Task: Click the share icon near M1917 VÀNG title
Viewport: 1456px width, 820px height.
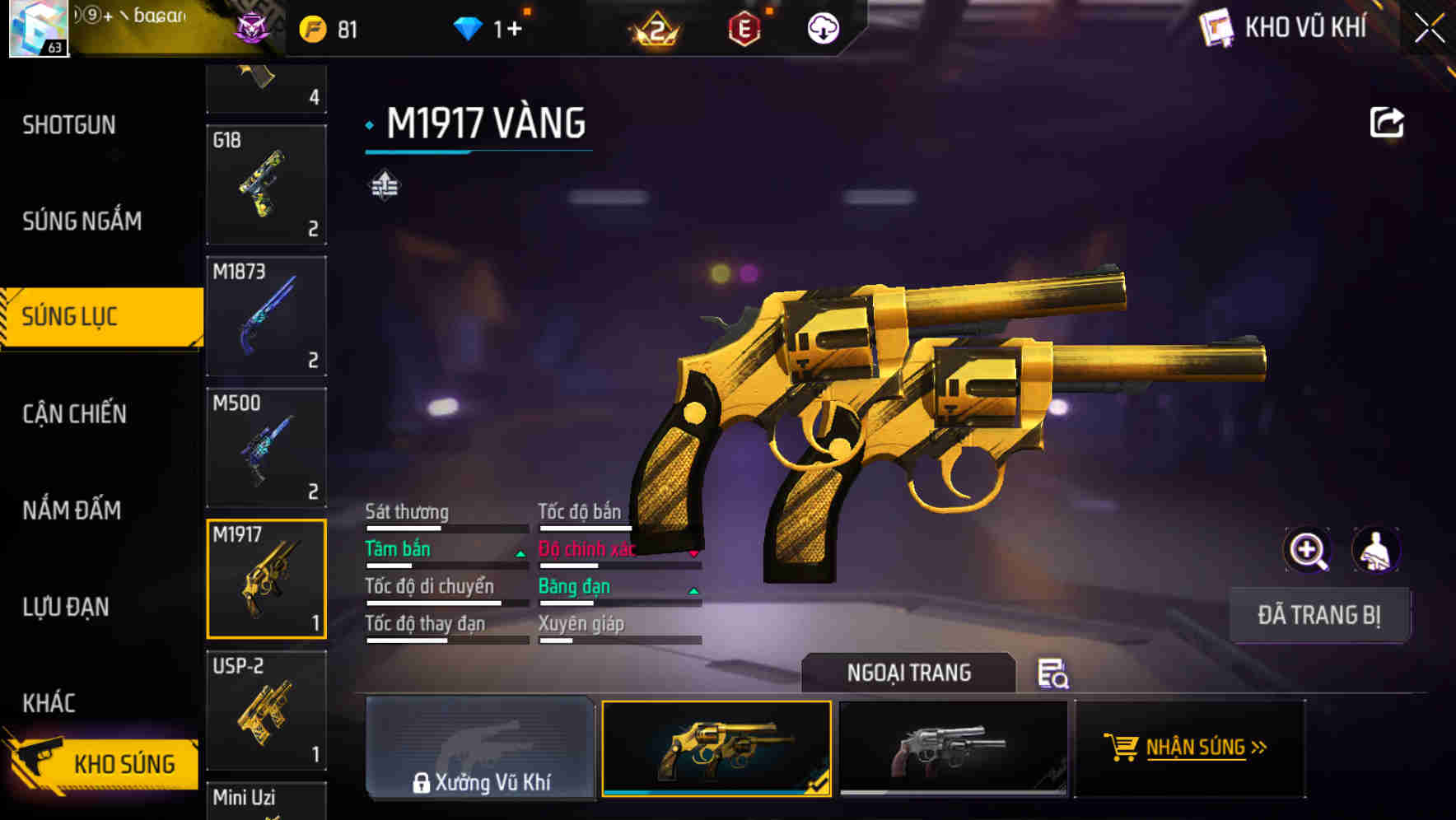Action: click(x=1388, y=121)
